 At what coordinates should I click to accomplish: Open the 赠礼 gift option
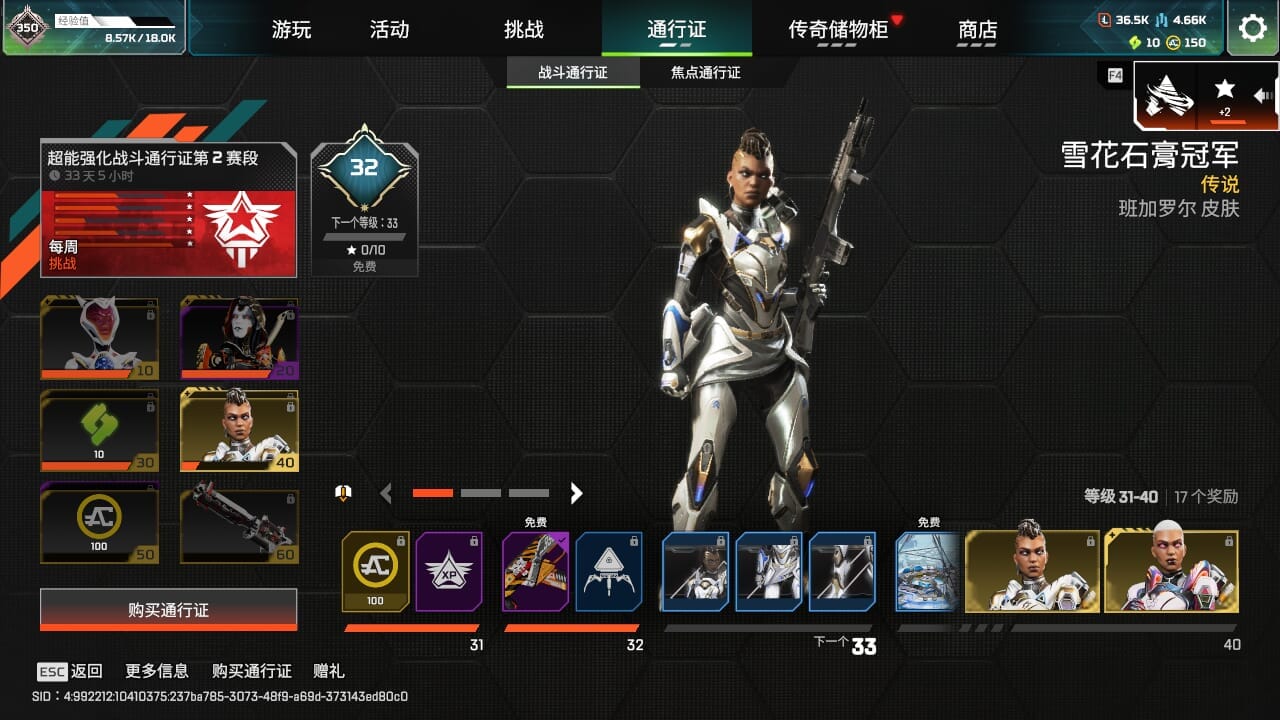click(x=329, y=671)
